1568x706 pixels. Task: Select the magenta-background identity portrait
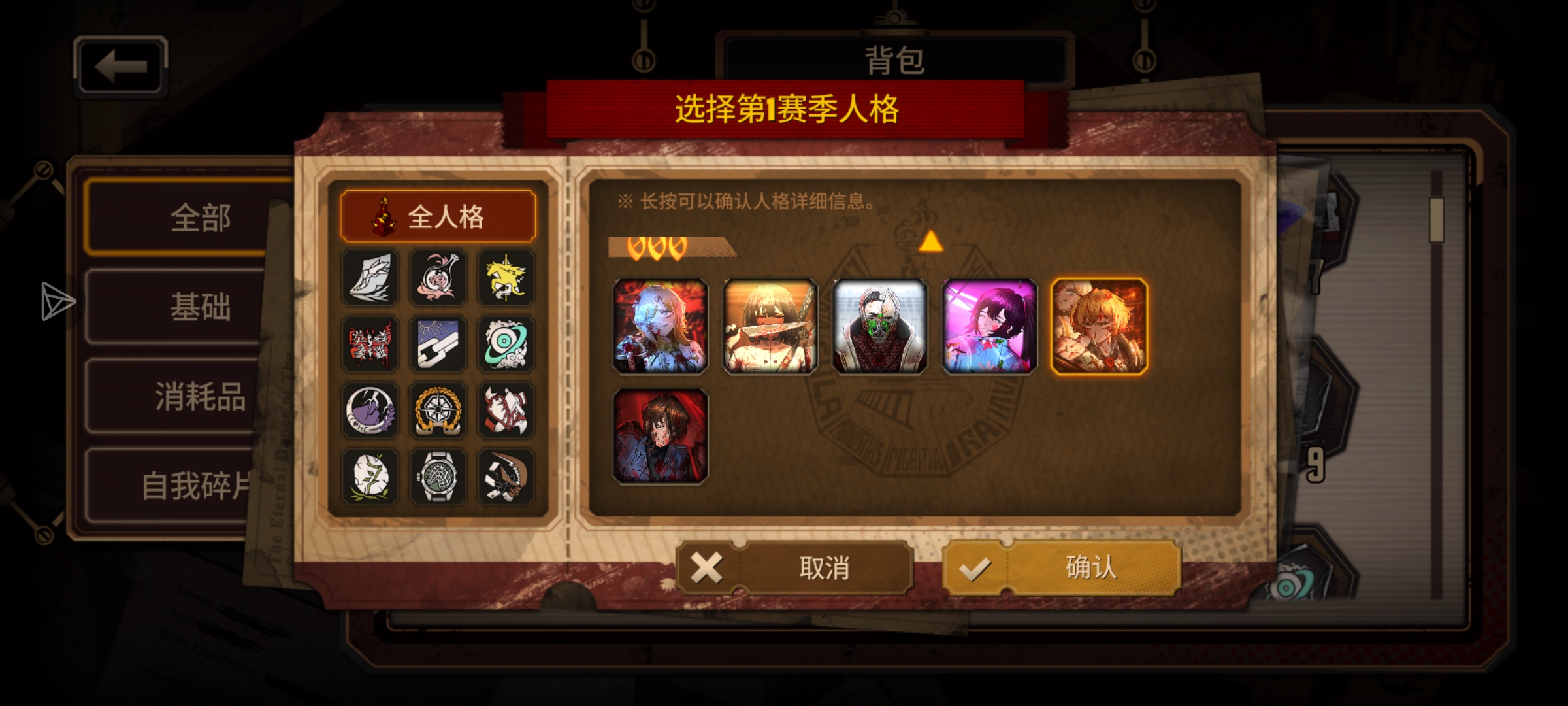point(988,327)
